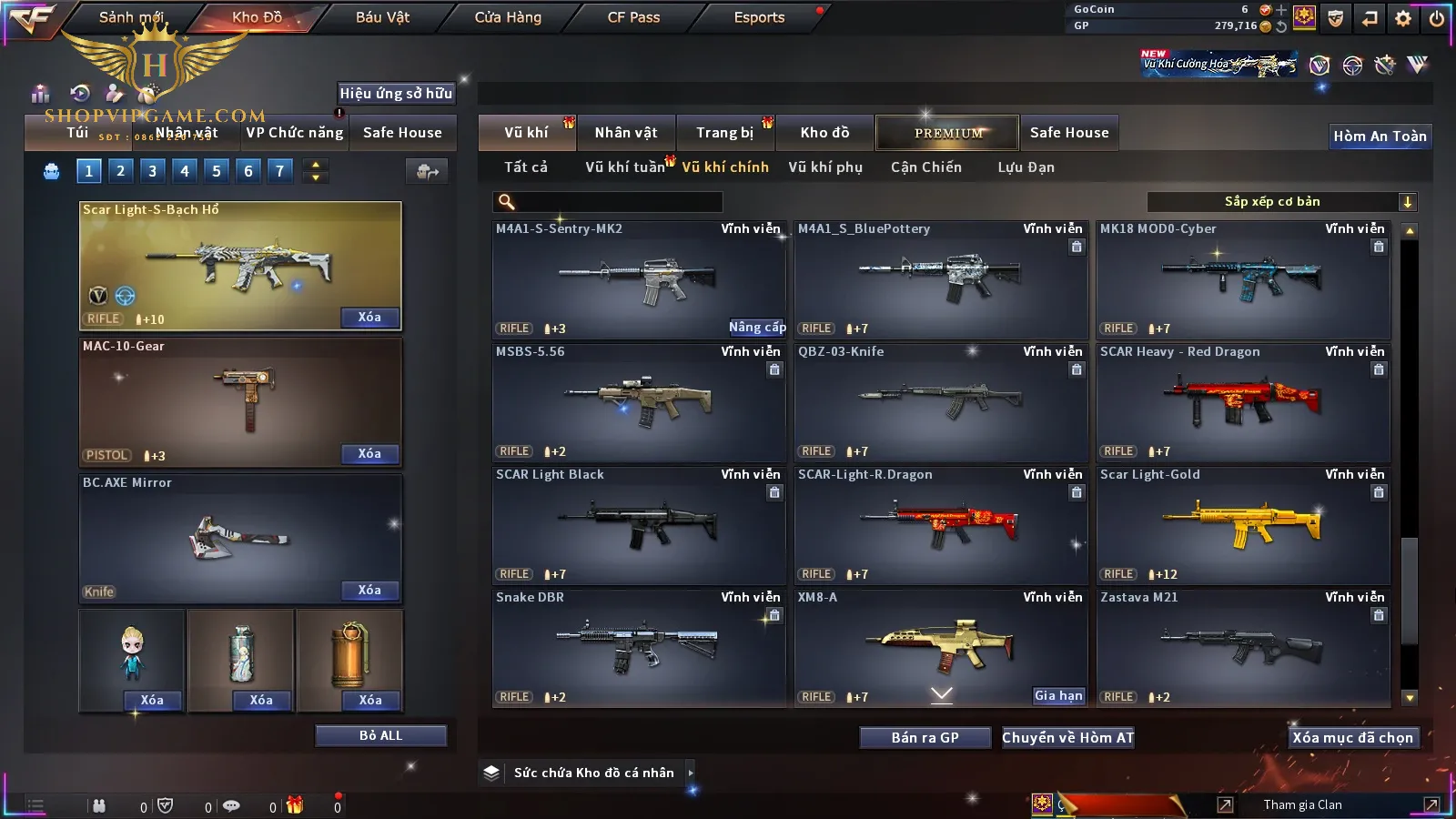Select the Scar Light-Gold rifle
Screen dimensions: 1456x819
click(1243, 525)
